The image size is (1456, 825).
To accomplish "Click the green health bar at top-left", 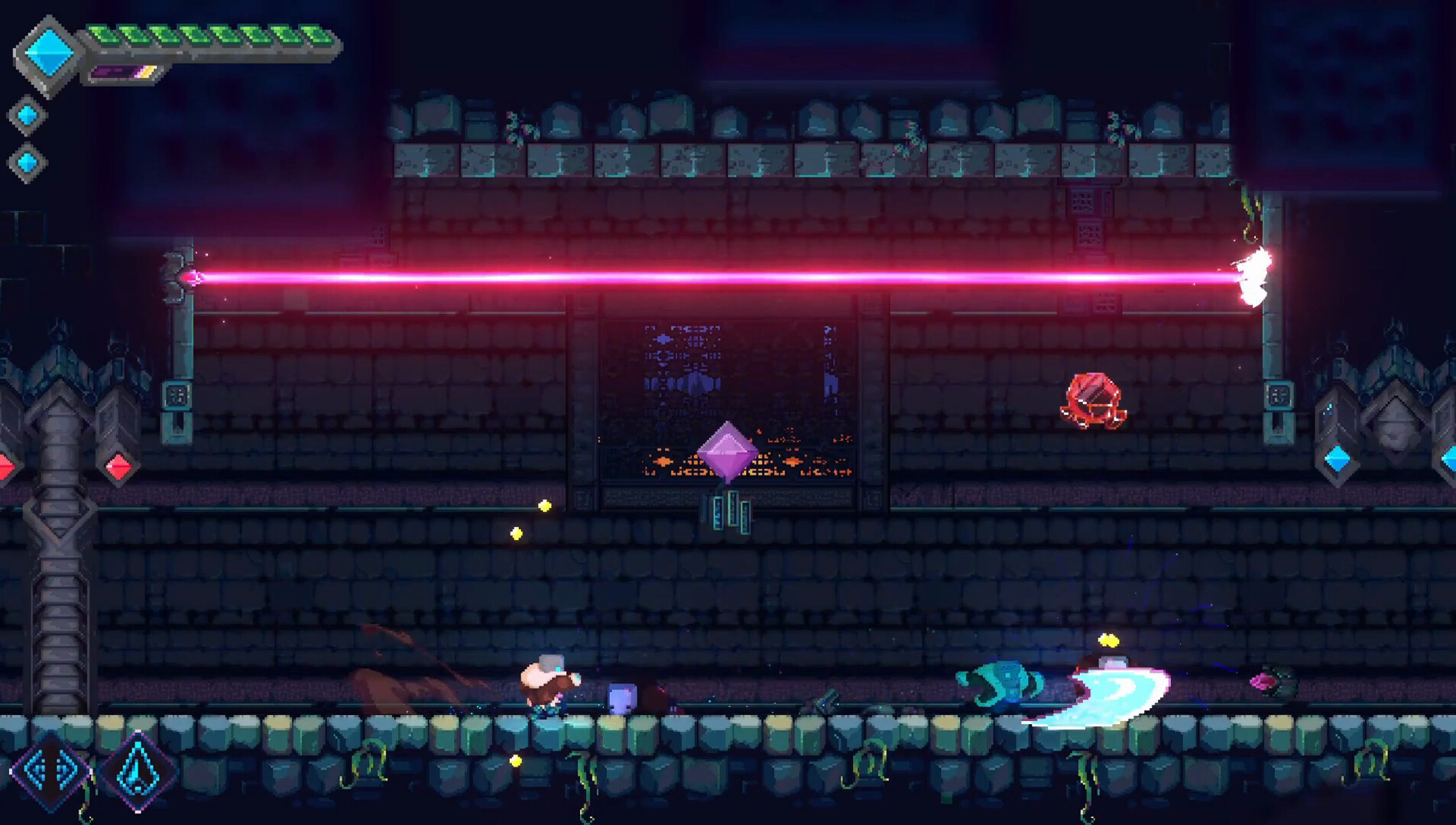I will (x=210, y=34).
